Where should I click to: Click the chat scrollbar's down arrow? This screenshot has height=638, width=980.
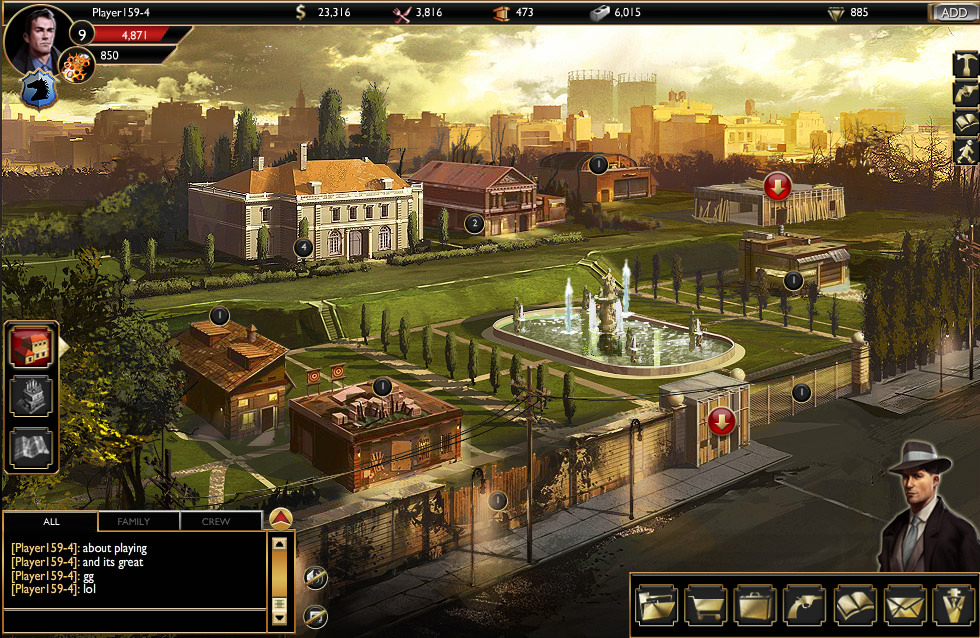tap(280, 620)
